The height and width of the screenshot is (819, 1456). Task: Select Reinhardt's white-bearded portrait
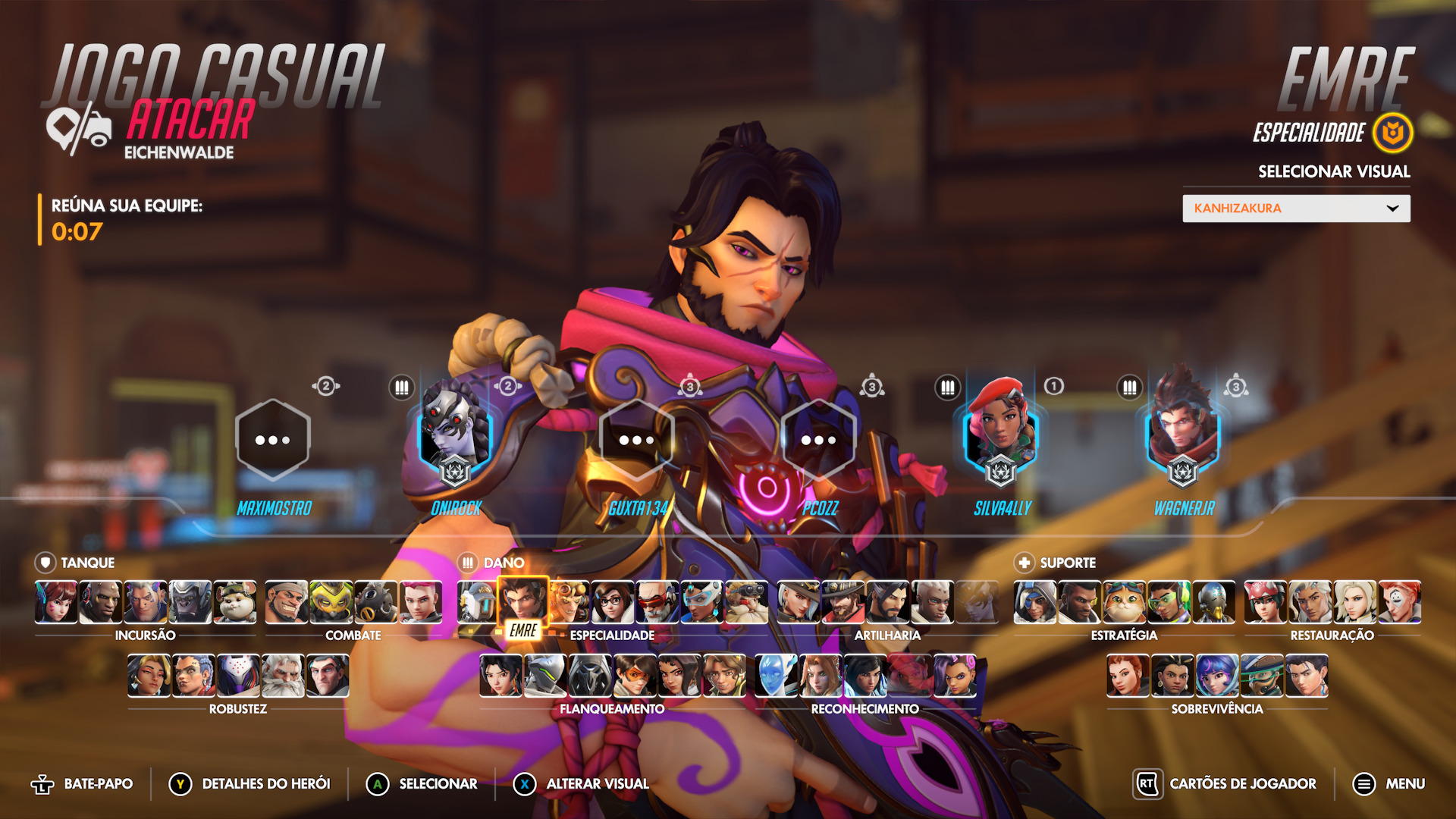[283, 676]
